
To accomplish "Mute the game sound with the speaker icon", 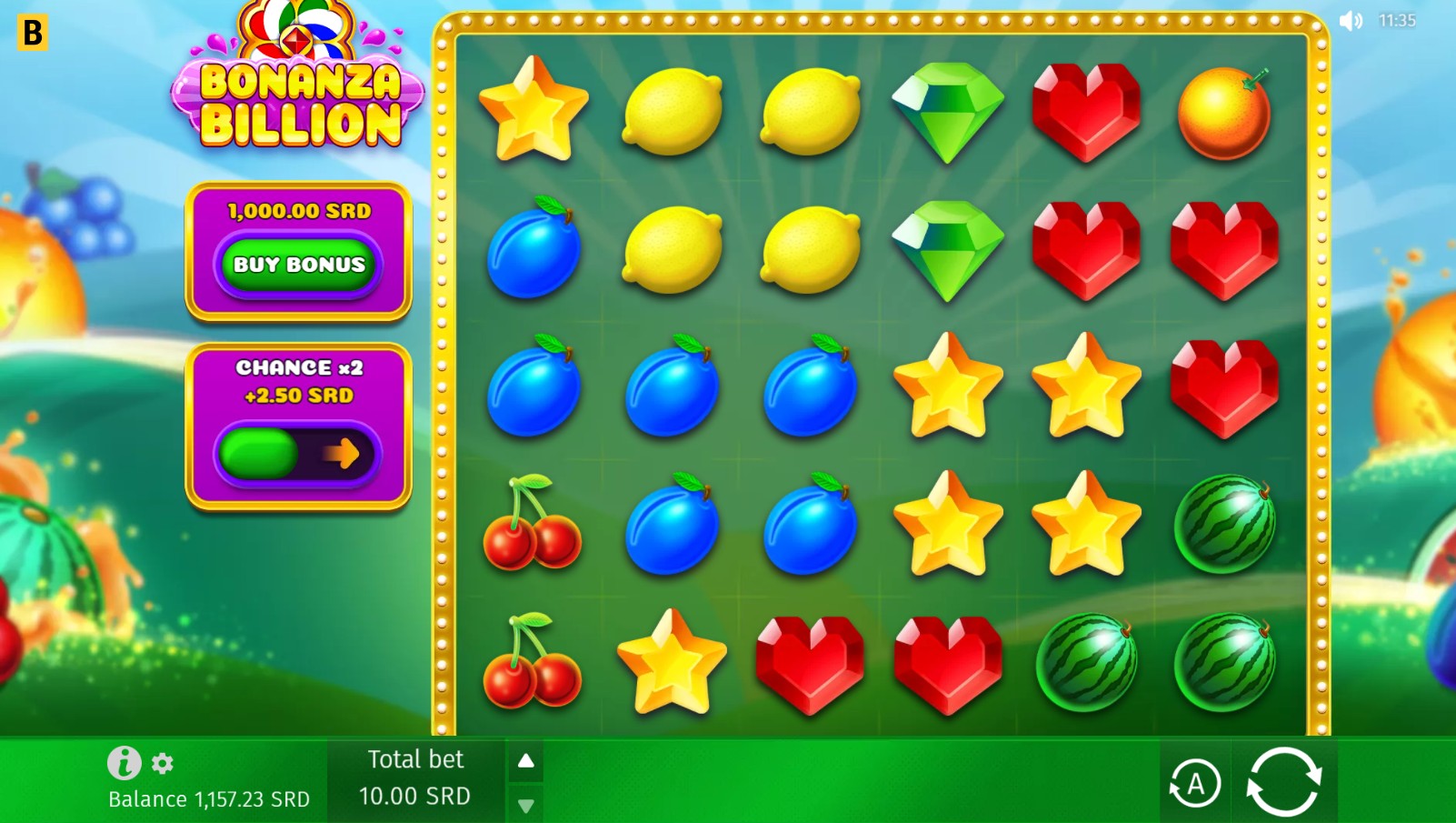I will click(1351, 20).
